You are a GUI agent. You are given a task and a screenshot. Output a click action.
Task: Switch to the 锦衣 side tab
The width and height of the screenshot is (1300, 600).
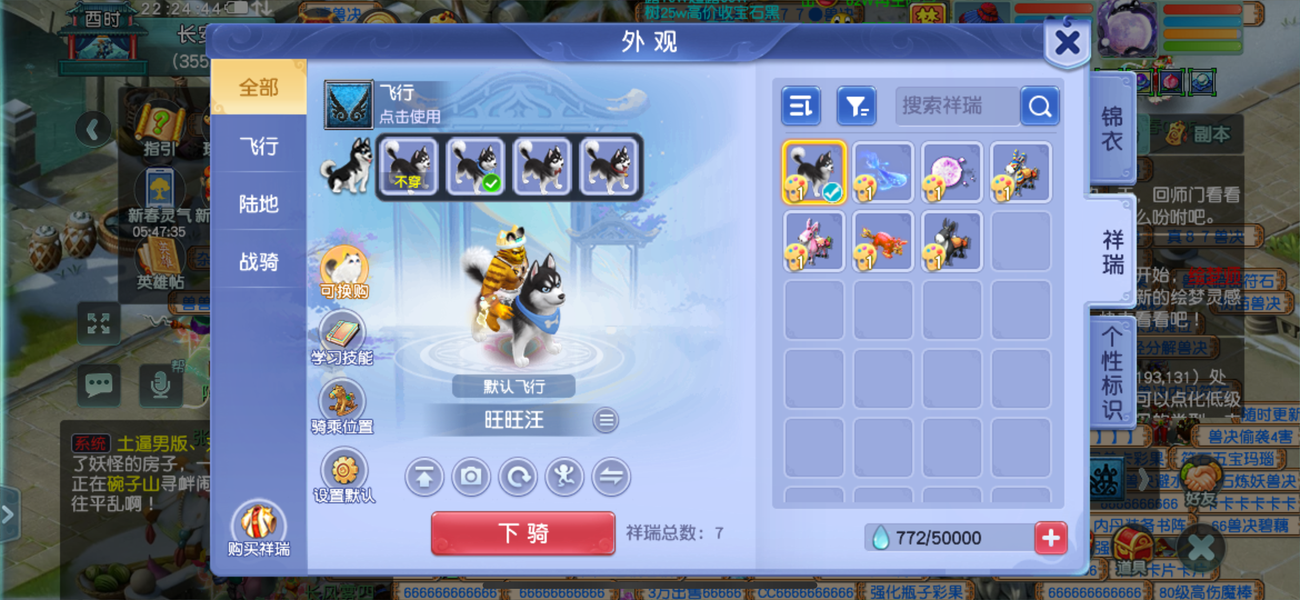coord(1112,128)
